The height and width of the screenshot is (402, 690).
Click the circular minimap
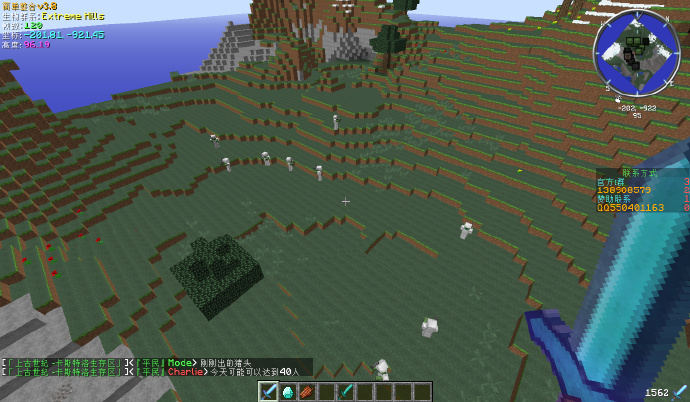point(637,53)
